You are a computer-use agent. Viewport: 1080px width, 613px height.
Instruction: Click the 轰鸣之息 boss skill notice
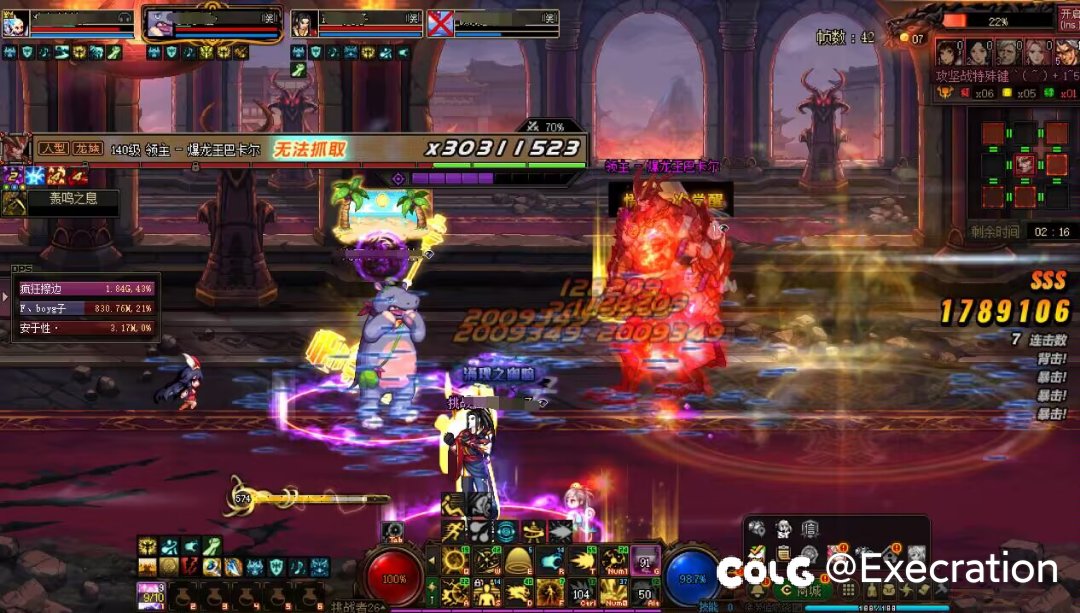tap(60, 199)
